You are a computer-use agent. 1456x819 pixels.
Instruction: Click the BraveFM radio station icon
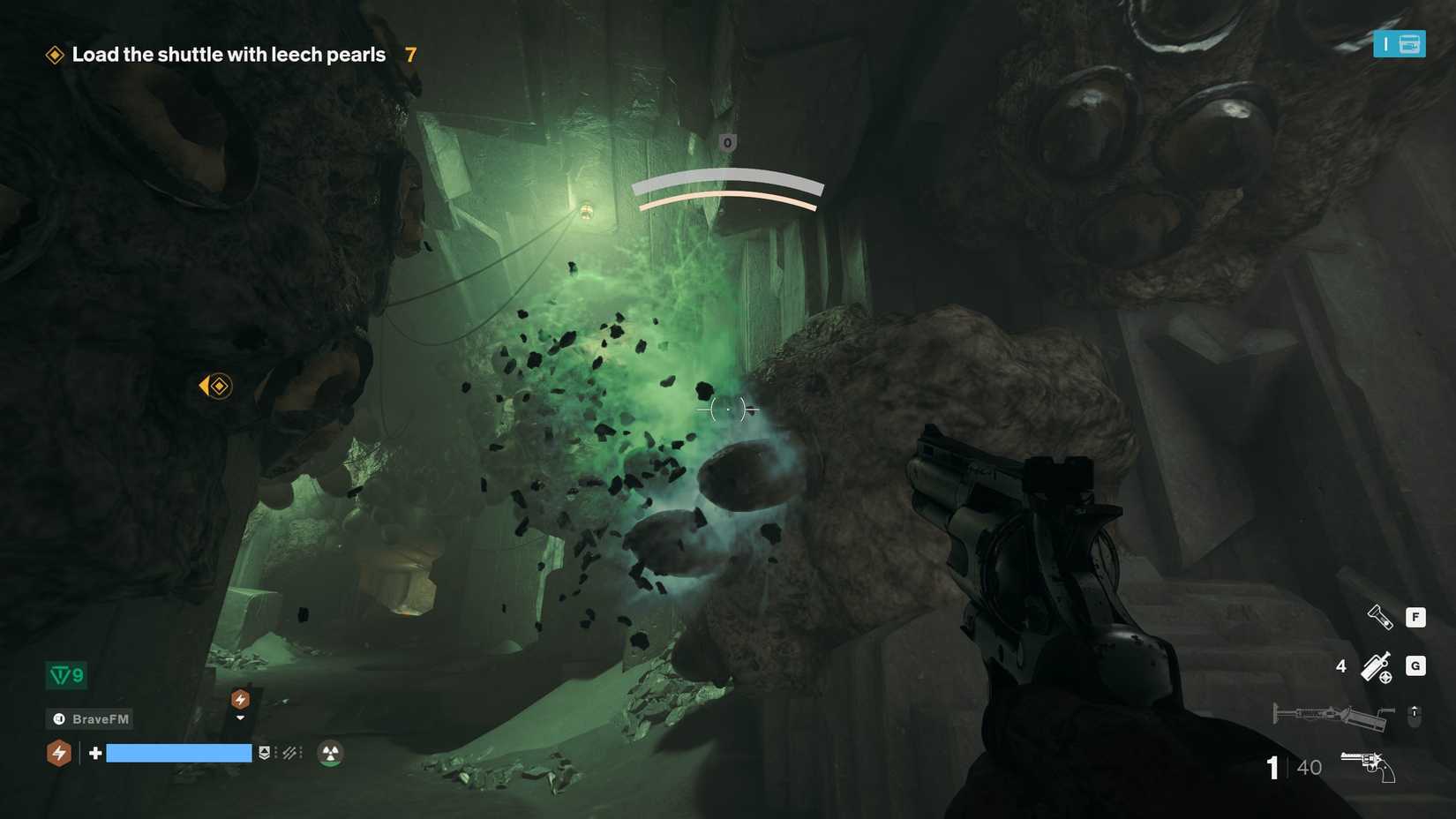59,718
